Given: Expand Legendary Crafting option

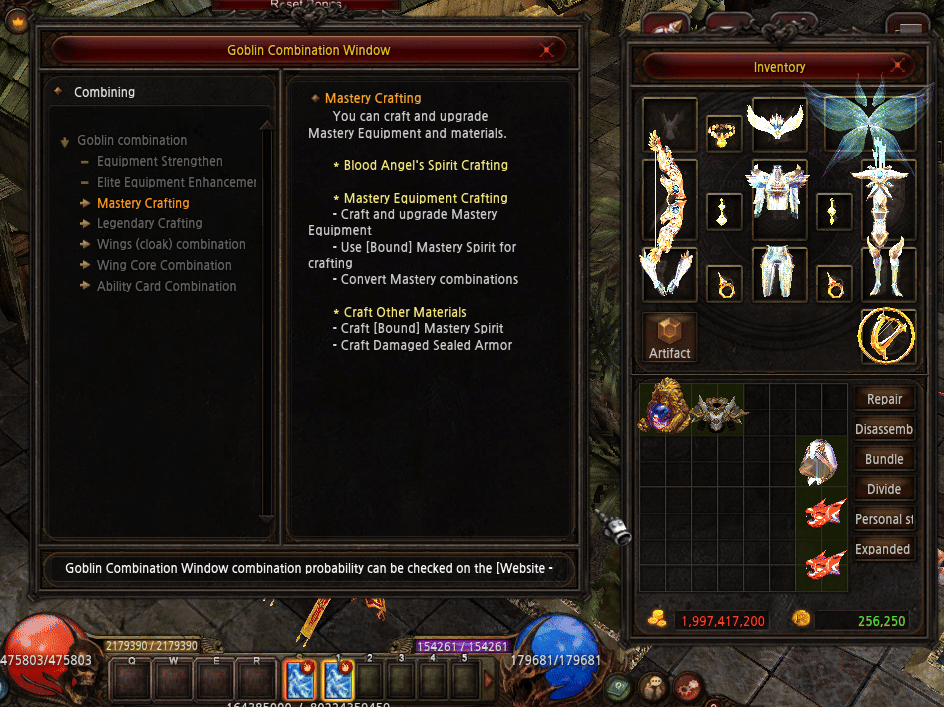Looking at the screenshot, I should [149, 223].
